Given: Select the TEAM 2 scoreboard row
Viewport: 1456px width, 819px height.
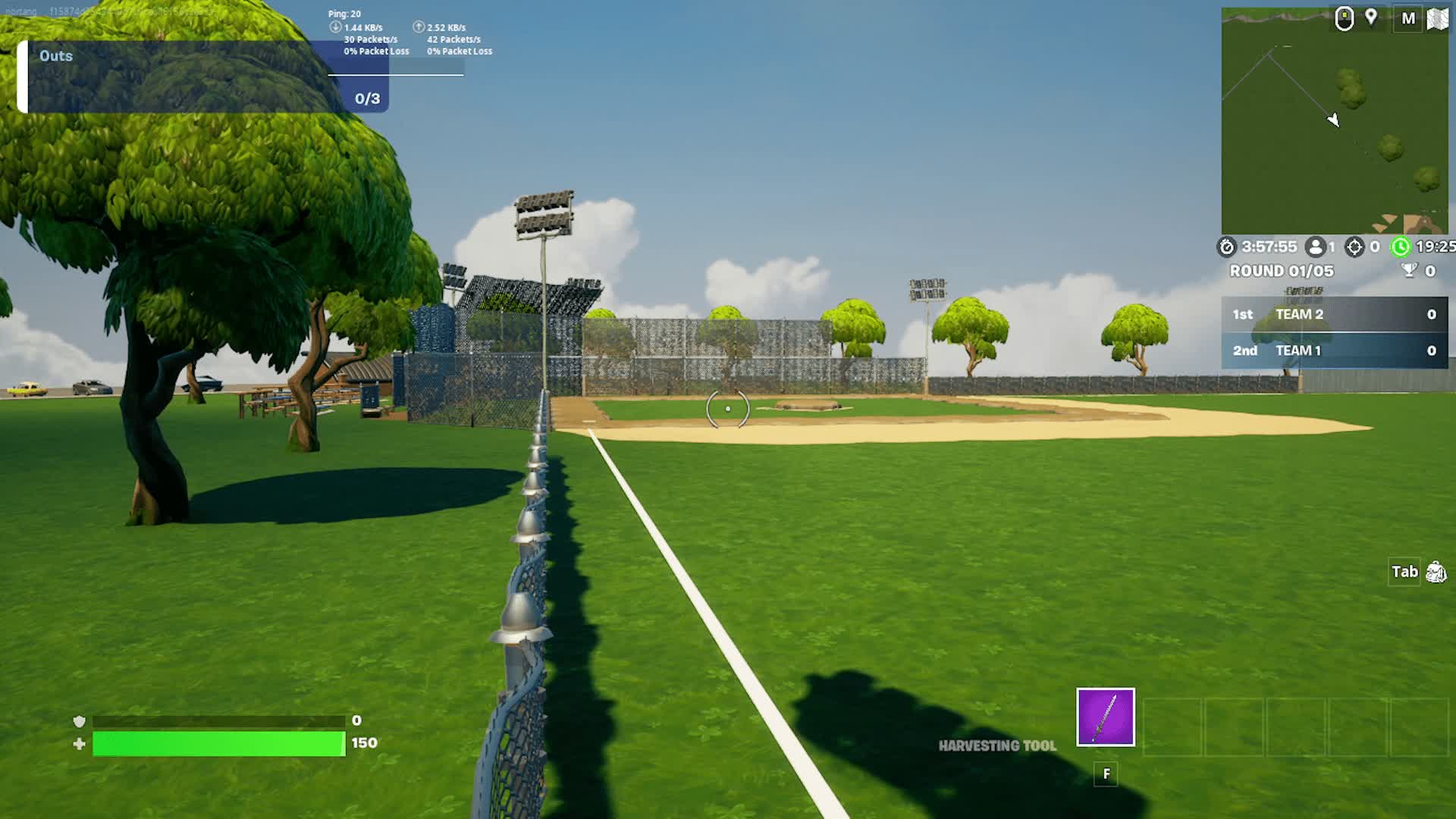Looking at the screenshot, I should (x=1336, y=314).
